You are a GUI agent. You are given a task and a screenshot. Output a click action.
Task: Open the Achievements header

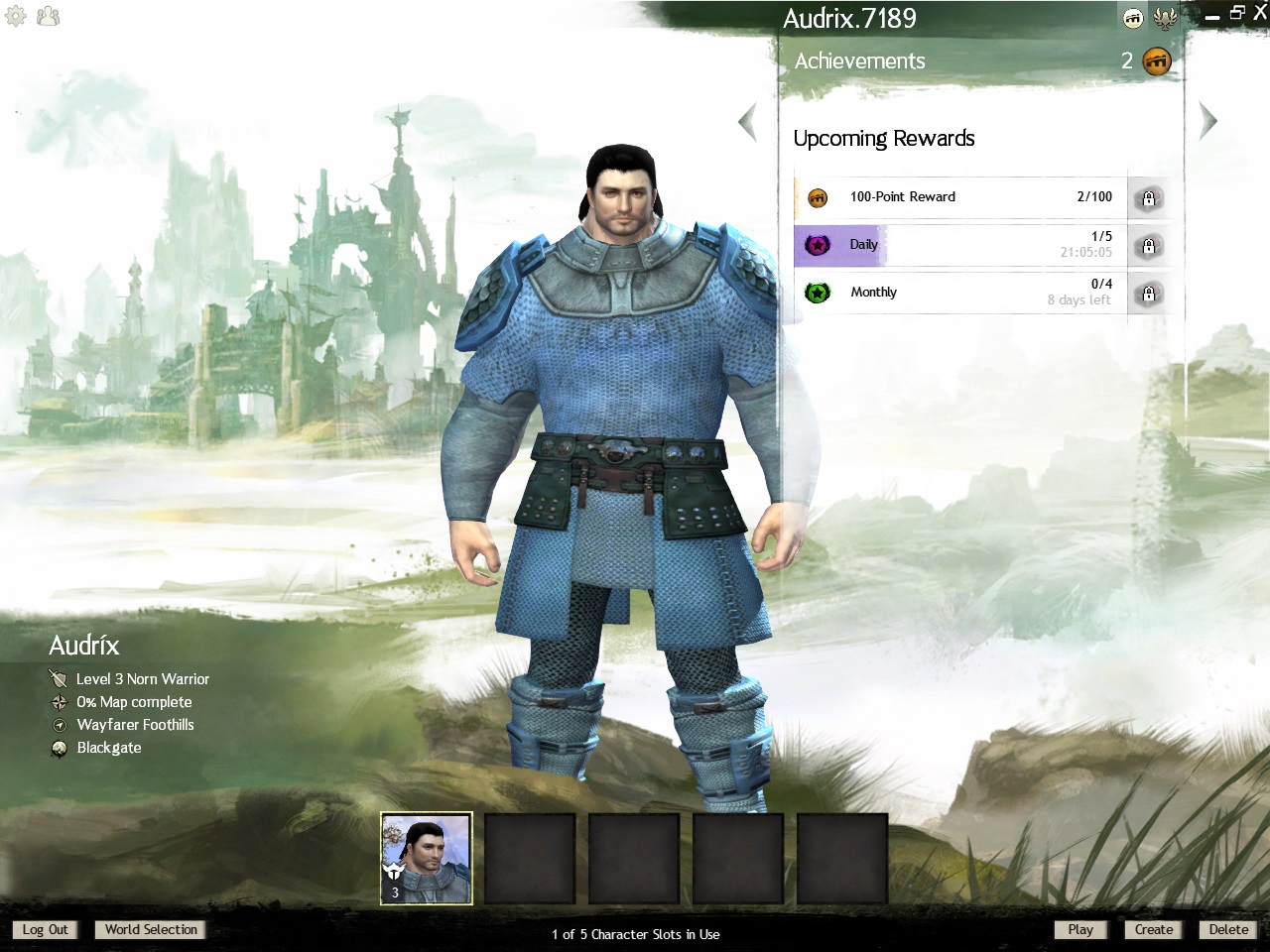click(x=860, y=61)
